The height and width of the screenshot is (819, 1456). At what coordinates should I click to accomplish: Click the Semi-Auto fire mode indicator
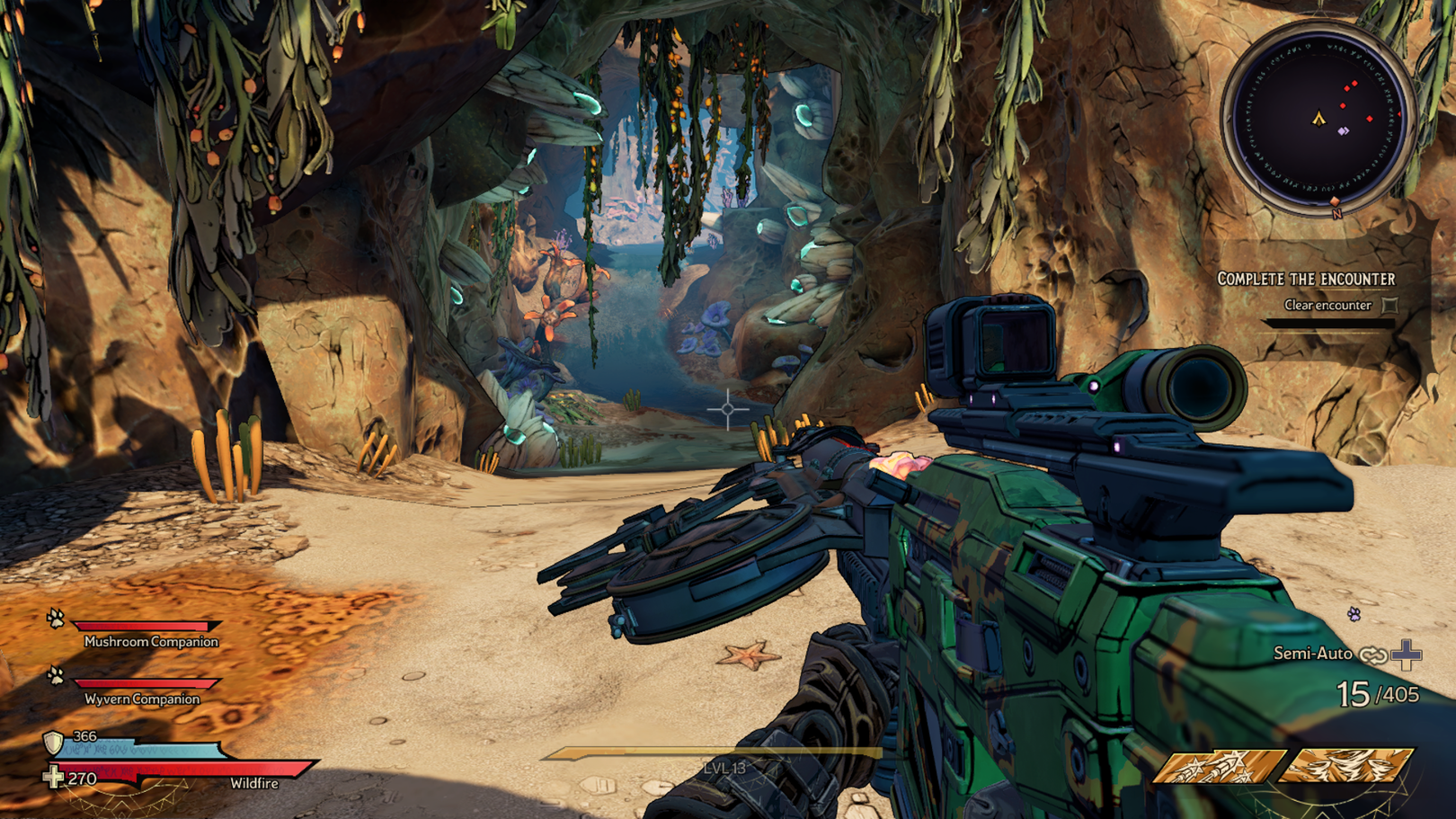click(1313, 654)
